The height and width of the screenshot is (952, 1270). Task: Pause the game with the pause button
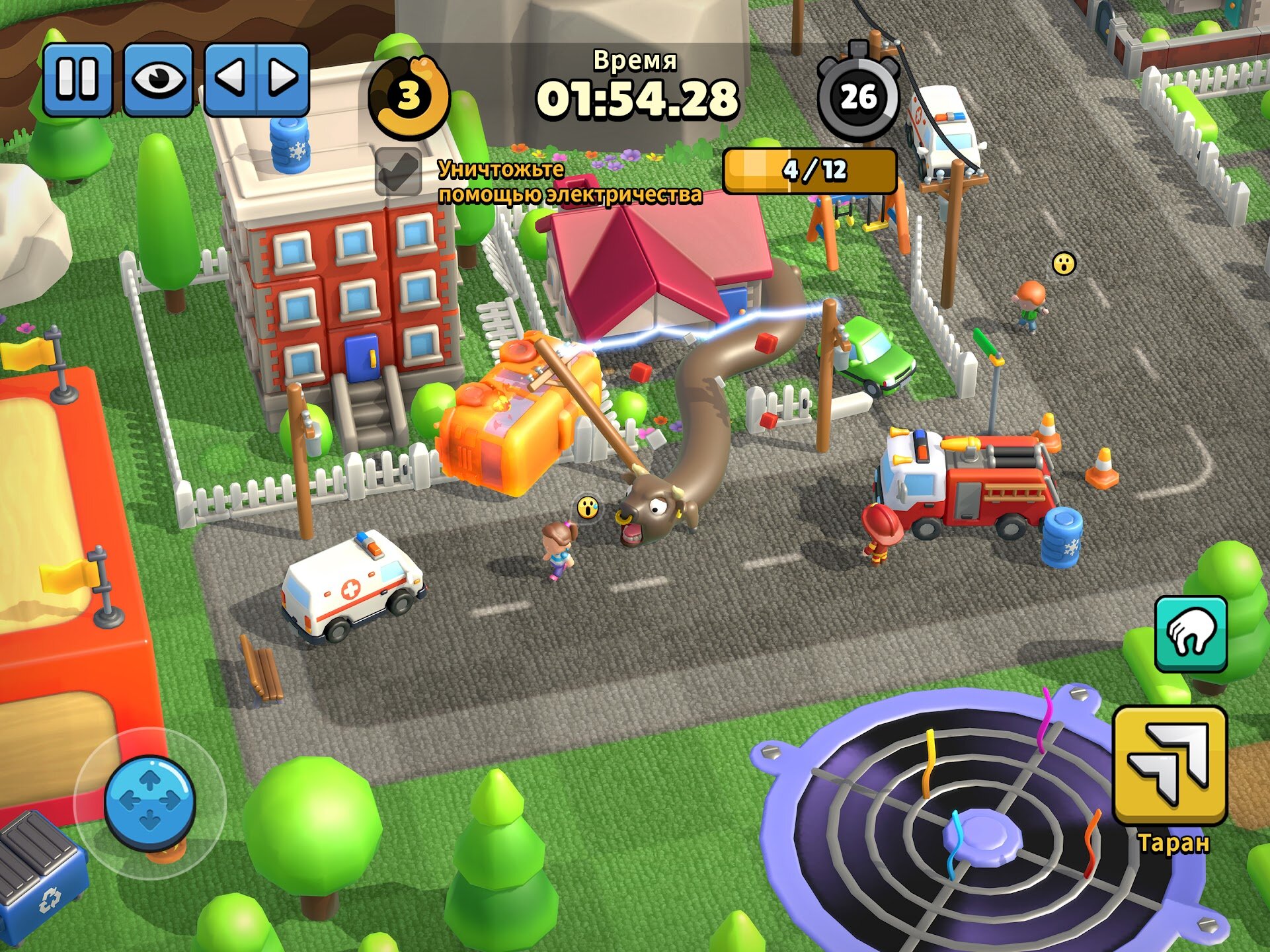tap(77, 79)
